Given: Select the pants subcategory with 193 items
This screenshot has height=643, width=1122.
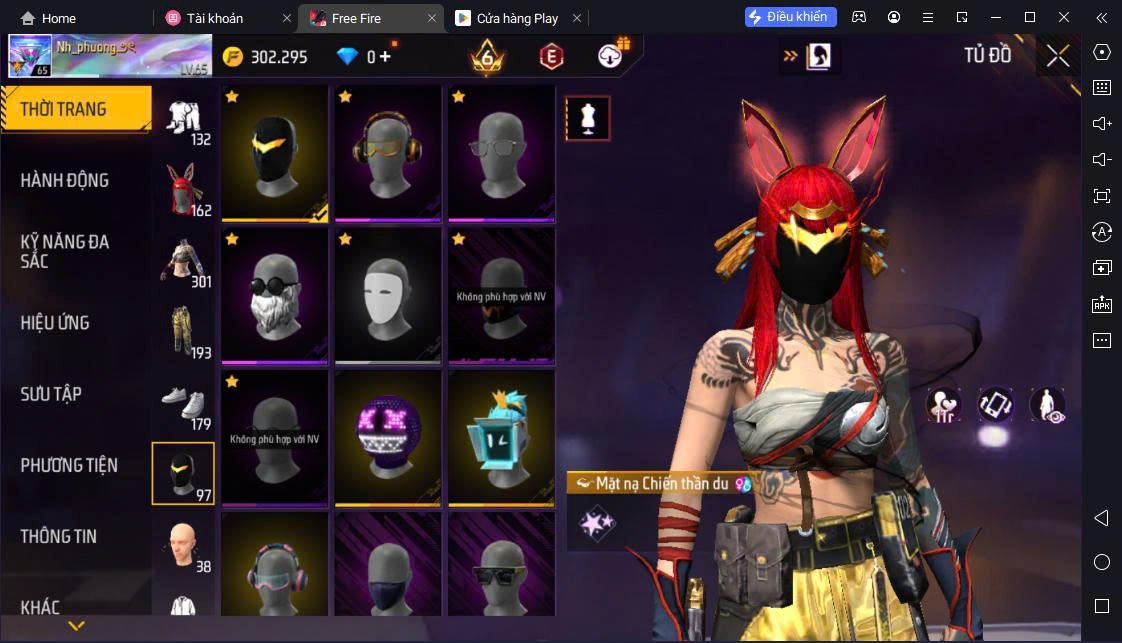Looking at the screenshot, I should pos(183,331).
